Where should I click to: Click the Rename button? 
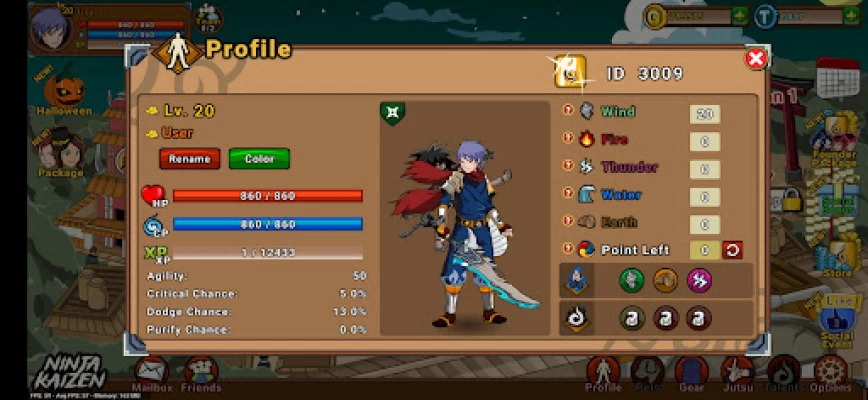(189, 159)
